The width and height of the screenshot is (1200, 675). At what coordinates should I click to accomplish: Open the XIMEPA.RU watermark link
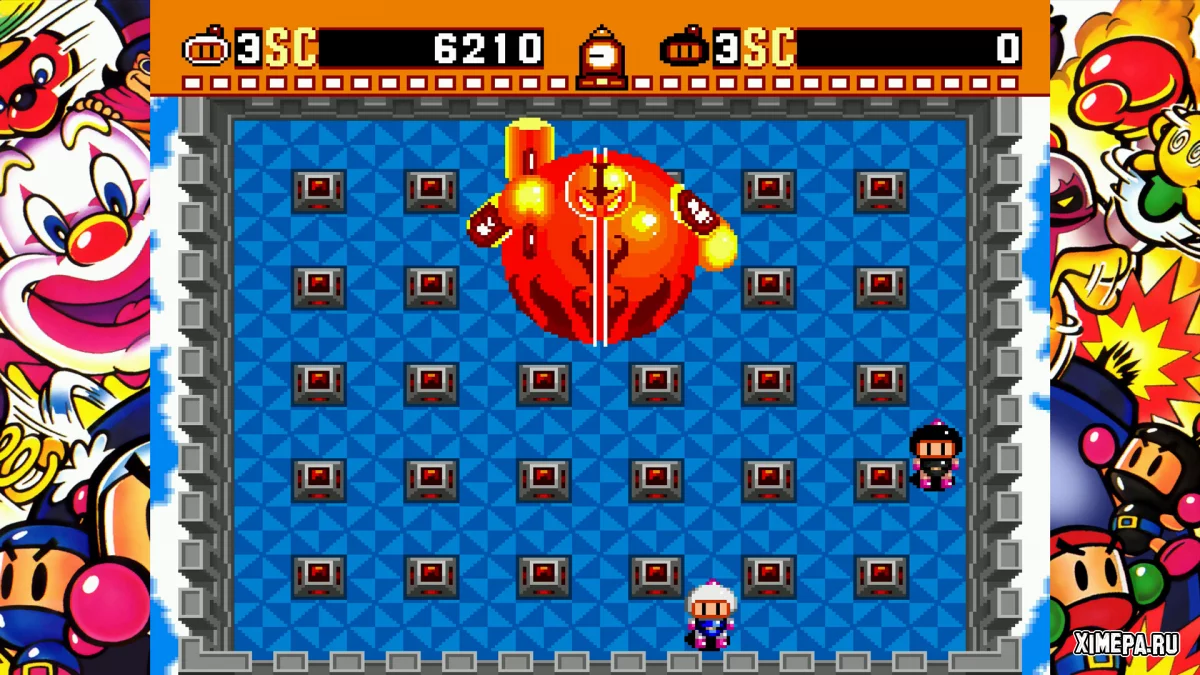coord(1125,643)
